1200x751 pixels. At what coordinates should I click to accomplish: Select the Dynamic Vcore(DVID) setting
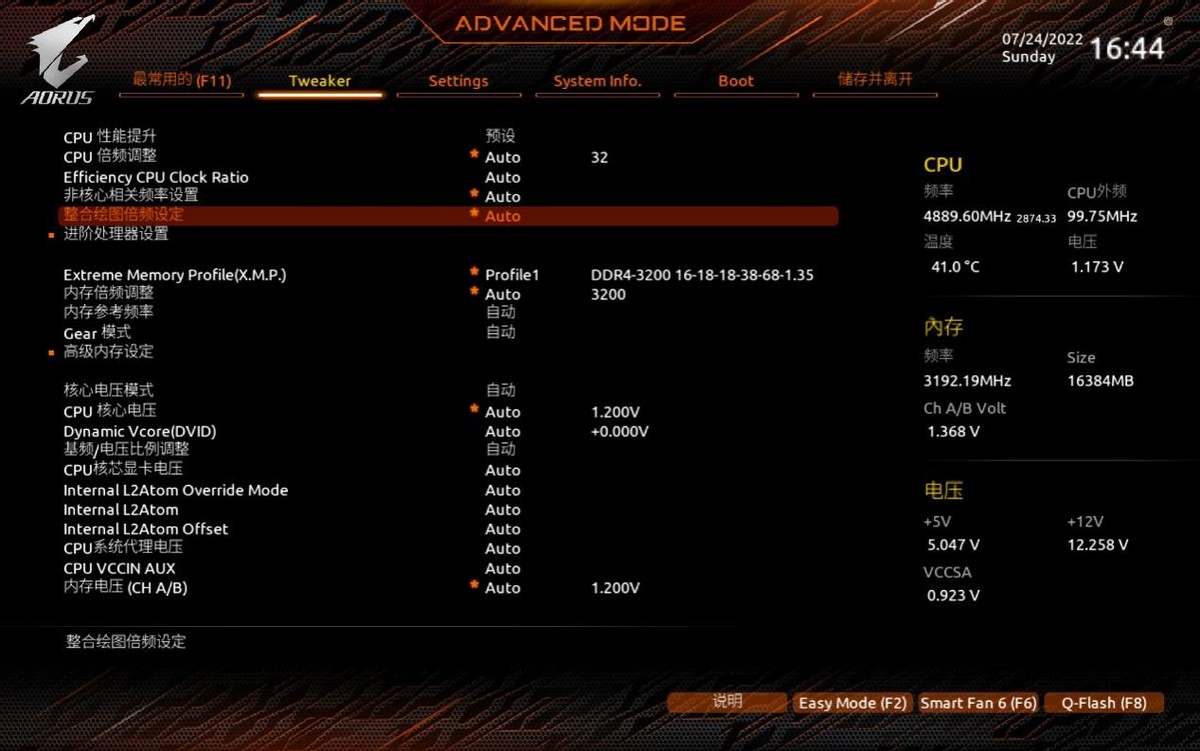click(x=140, y=432)
